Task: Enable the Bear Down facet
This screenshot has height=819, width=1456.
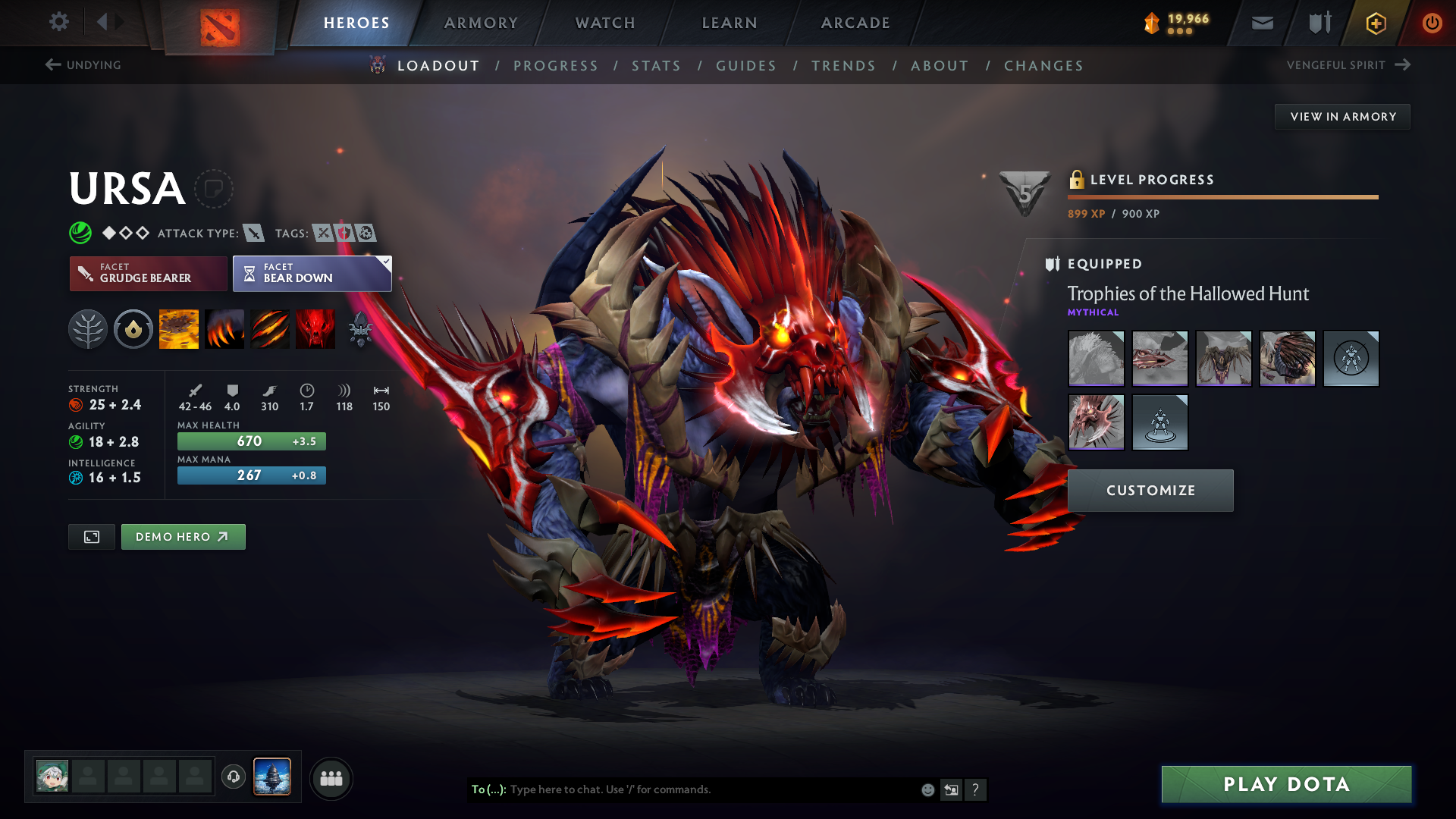Action: pos(312,274)
